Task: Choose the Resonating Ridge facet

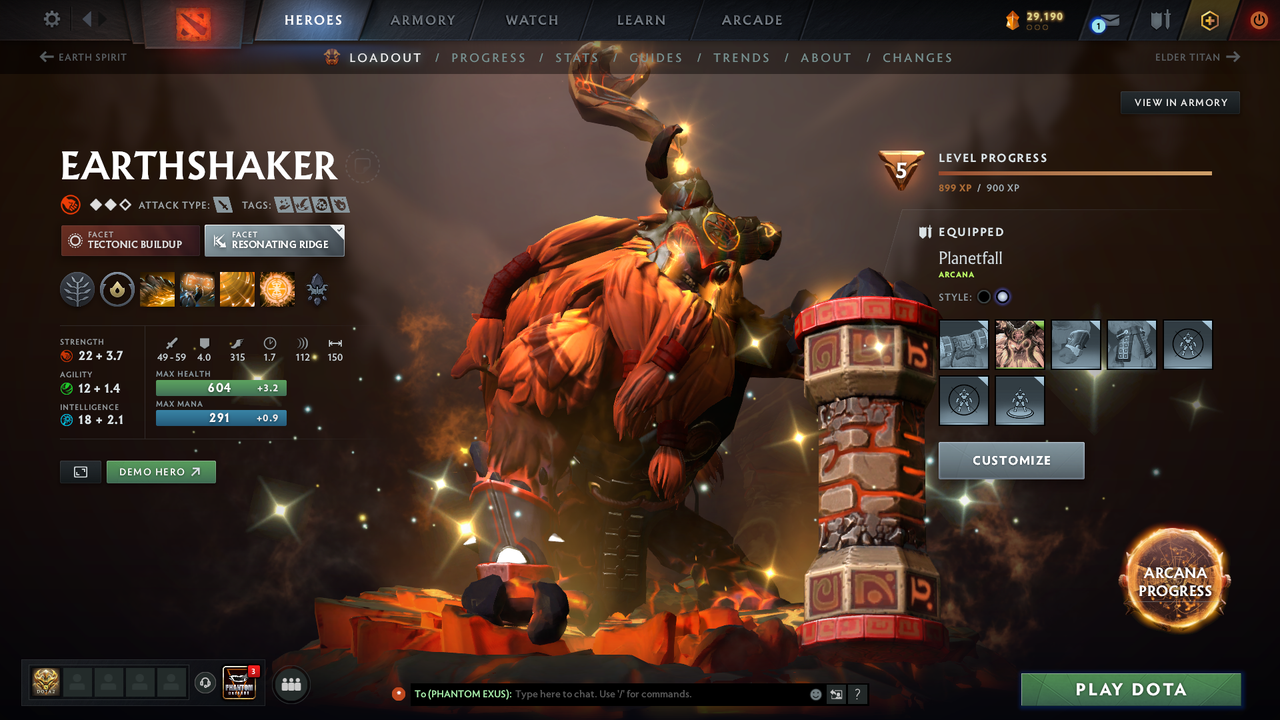Action: click(274, 240)
